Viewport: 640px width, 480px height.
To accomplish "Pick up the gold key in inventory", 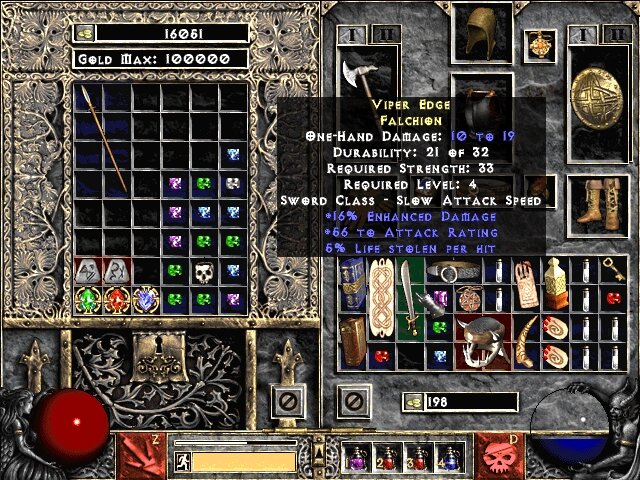I will click(612, 269).
